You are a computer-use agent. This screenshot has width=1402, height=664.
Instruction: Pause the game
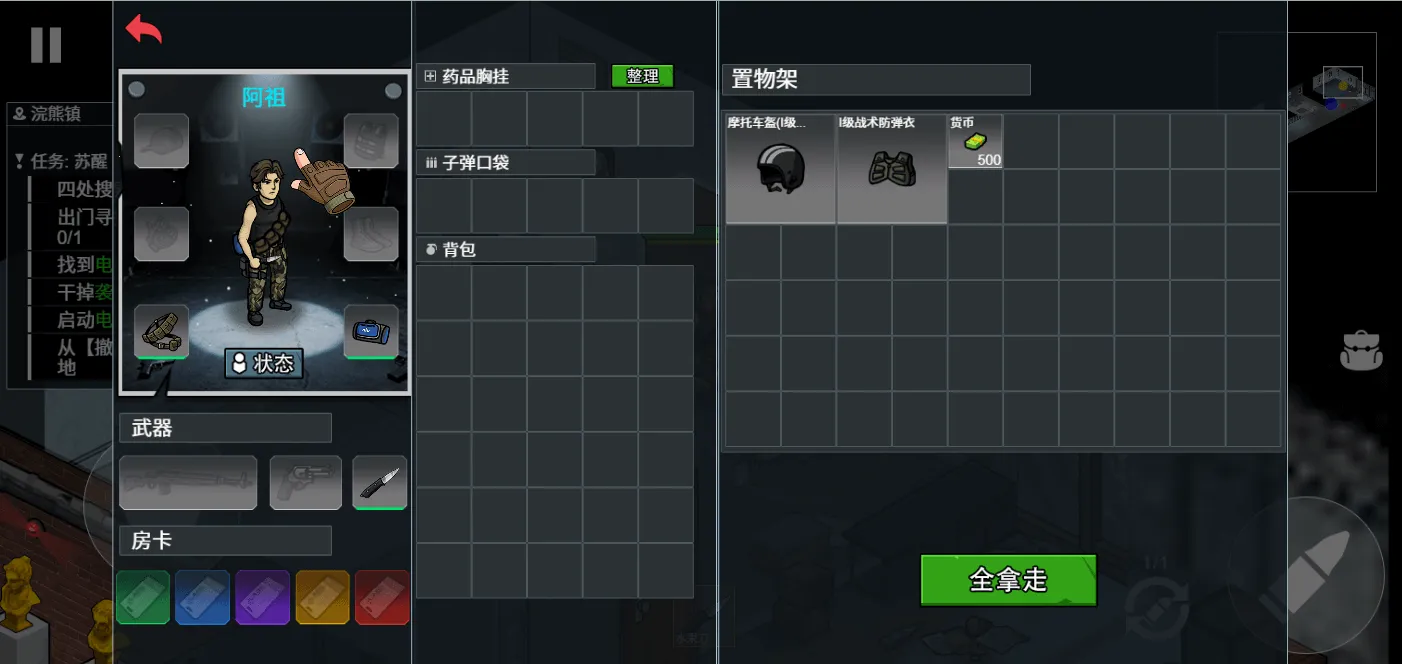(x=46, y=45)
